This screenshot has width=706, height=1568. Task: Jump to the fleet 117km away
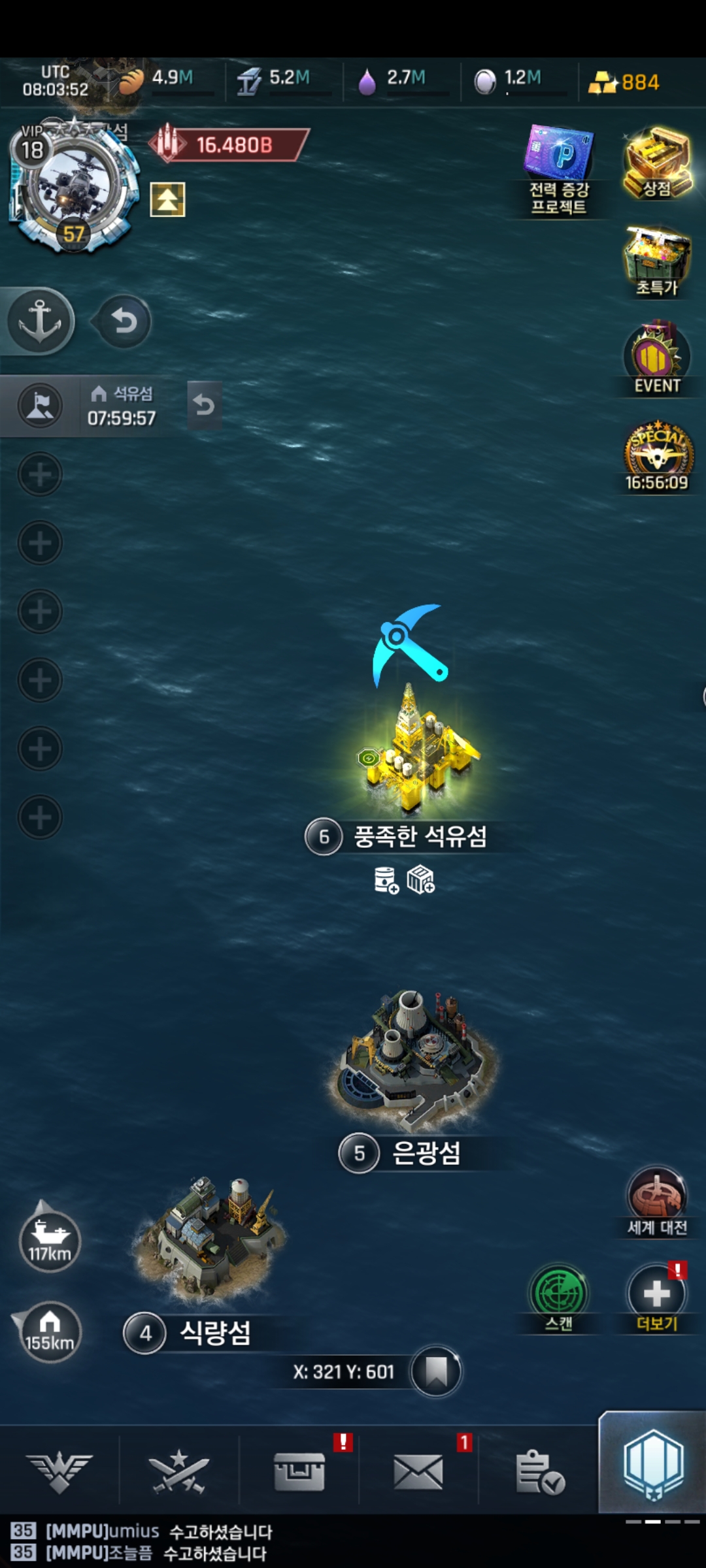click(x=50, y=1240)
